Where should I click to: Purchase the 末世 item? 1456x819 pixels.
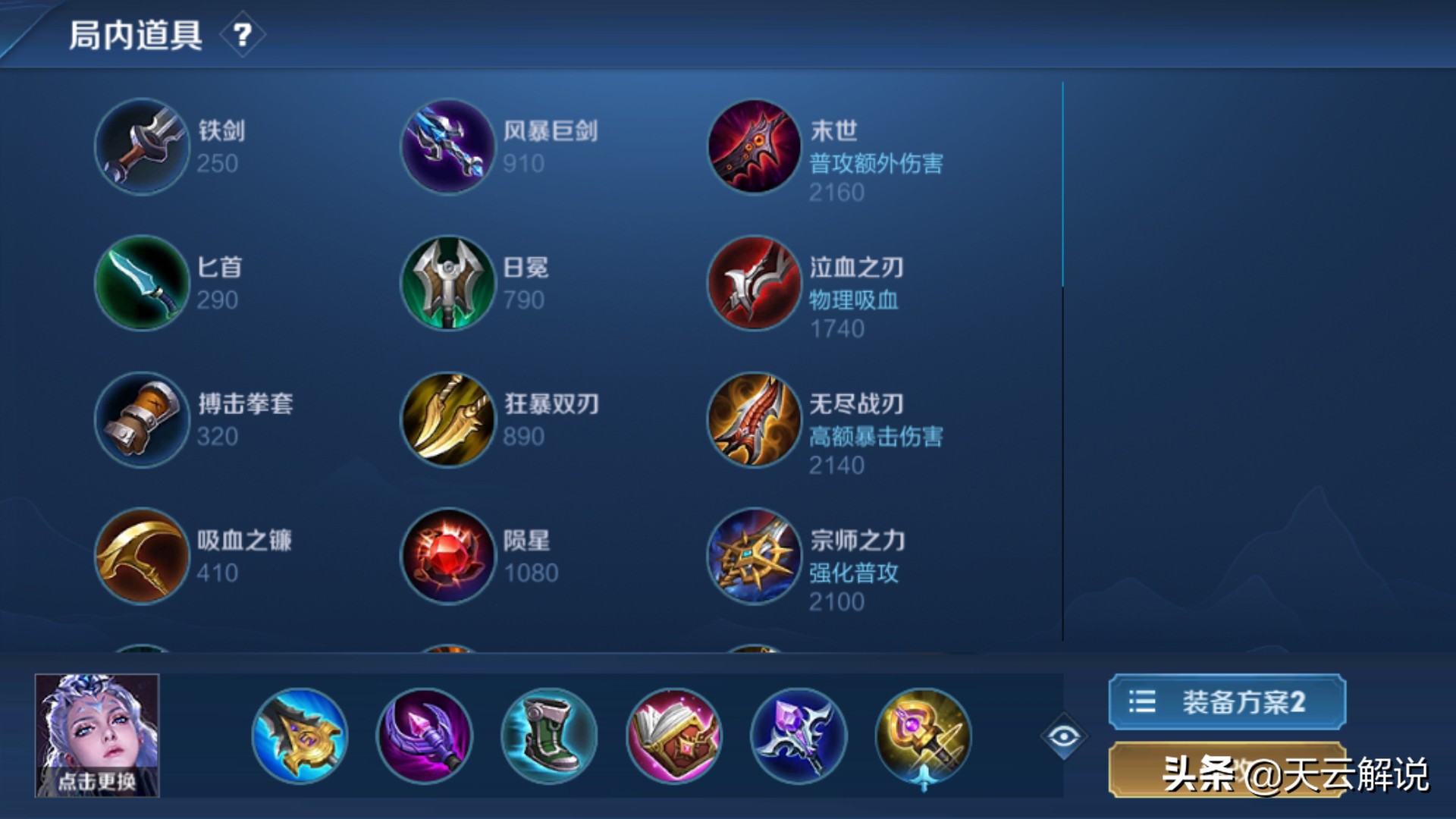[x=753, y=147]
